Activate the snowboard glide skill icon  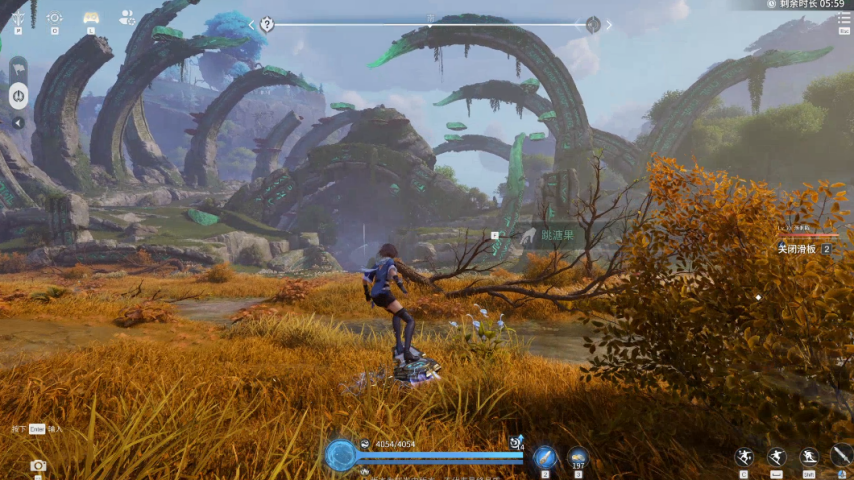click(x=776, y=456)
